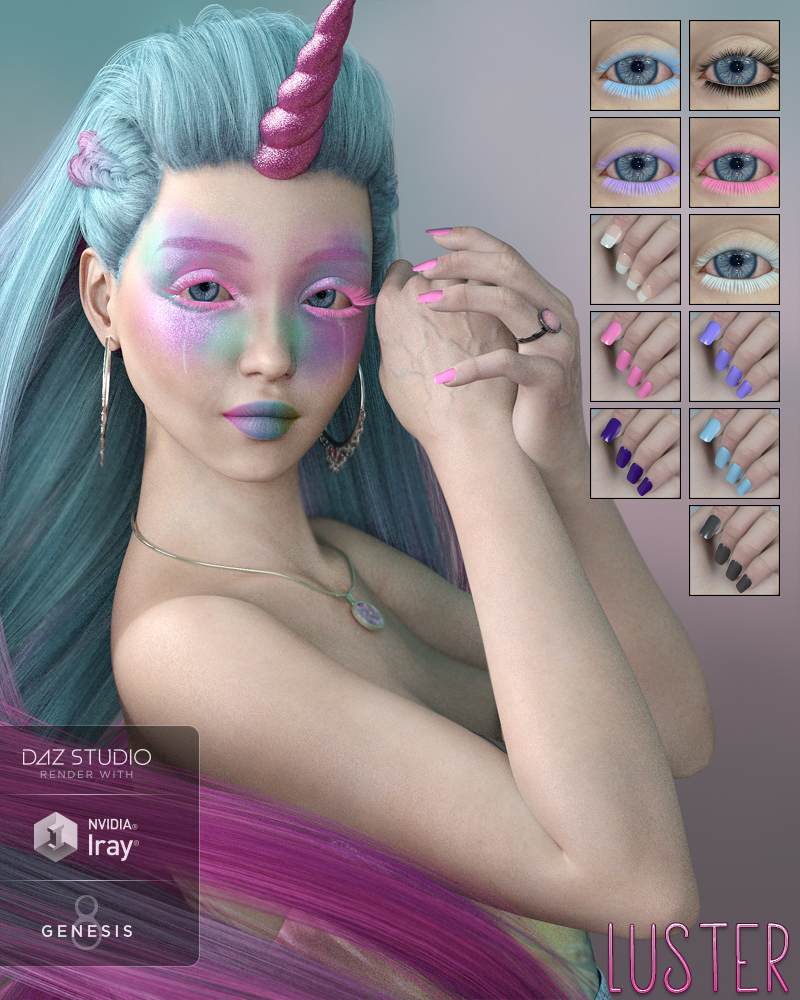Pick the light blue nail polish thumbnail
This screenshot has height=1000, width=800.
(x=734, y=453)
